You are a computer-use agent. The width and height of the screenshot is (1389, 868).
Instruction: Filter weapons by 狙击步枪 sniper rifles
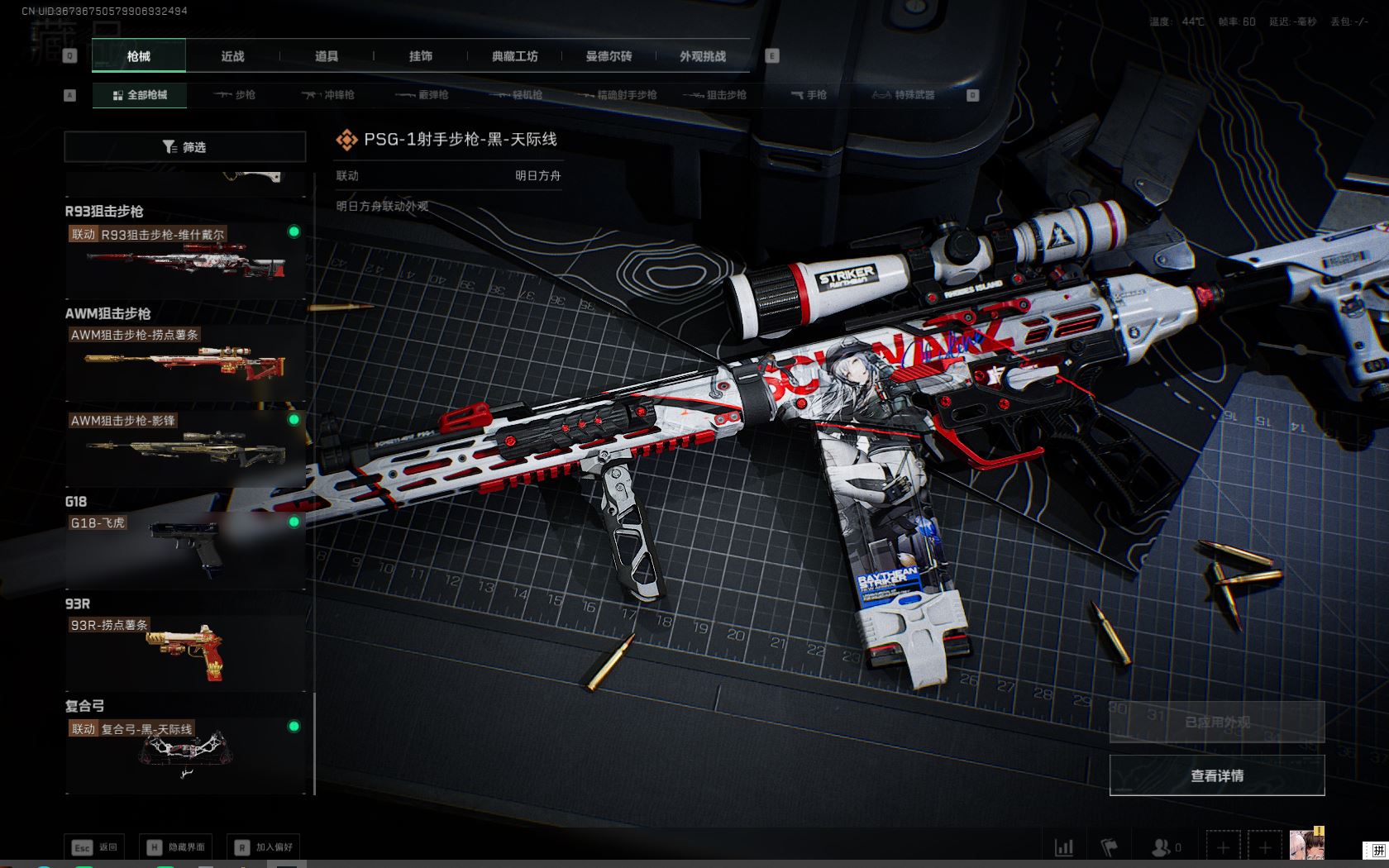[715, 95]
